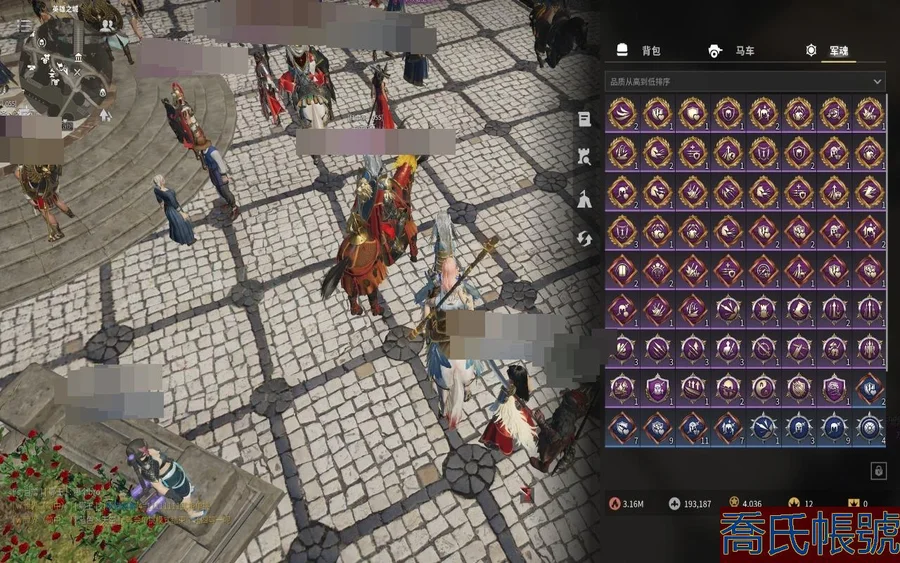Select the 军魂 army soul tab
The height and width of the screenshot is (563, 900).
pos(828,51)
